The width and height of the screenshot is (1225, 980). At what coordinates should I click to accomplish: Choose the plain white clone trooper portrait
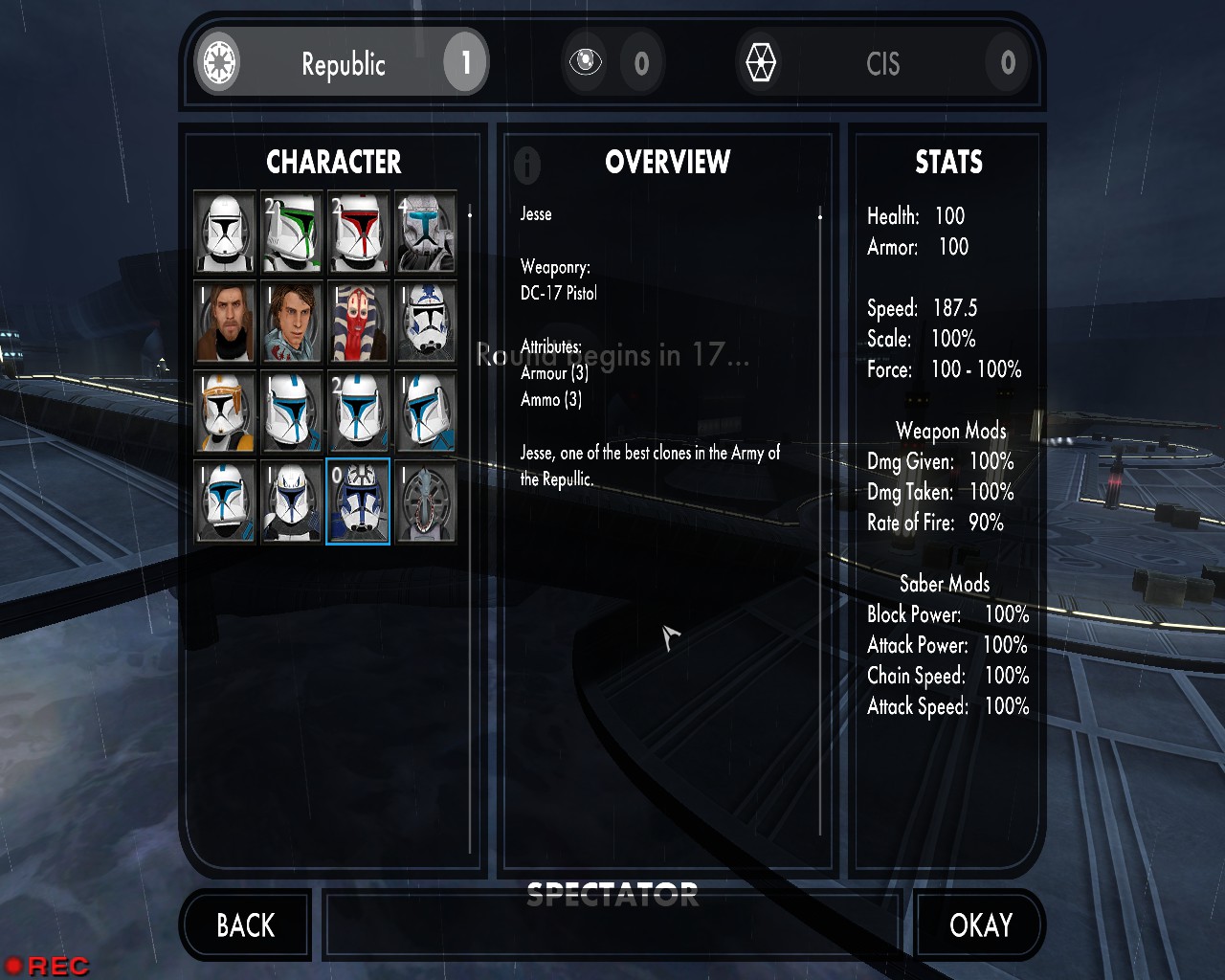click(225, 233)
